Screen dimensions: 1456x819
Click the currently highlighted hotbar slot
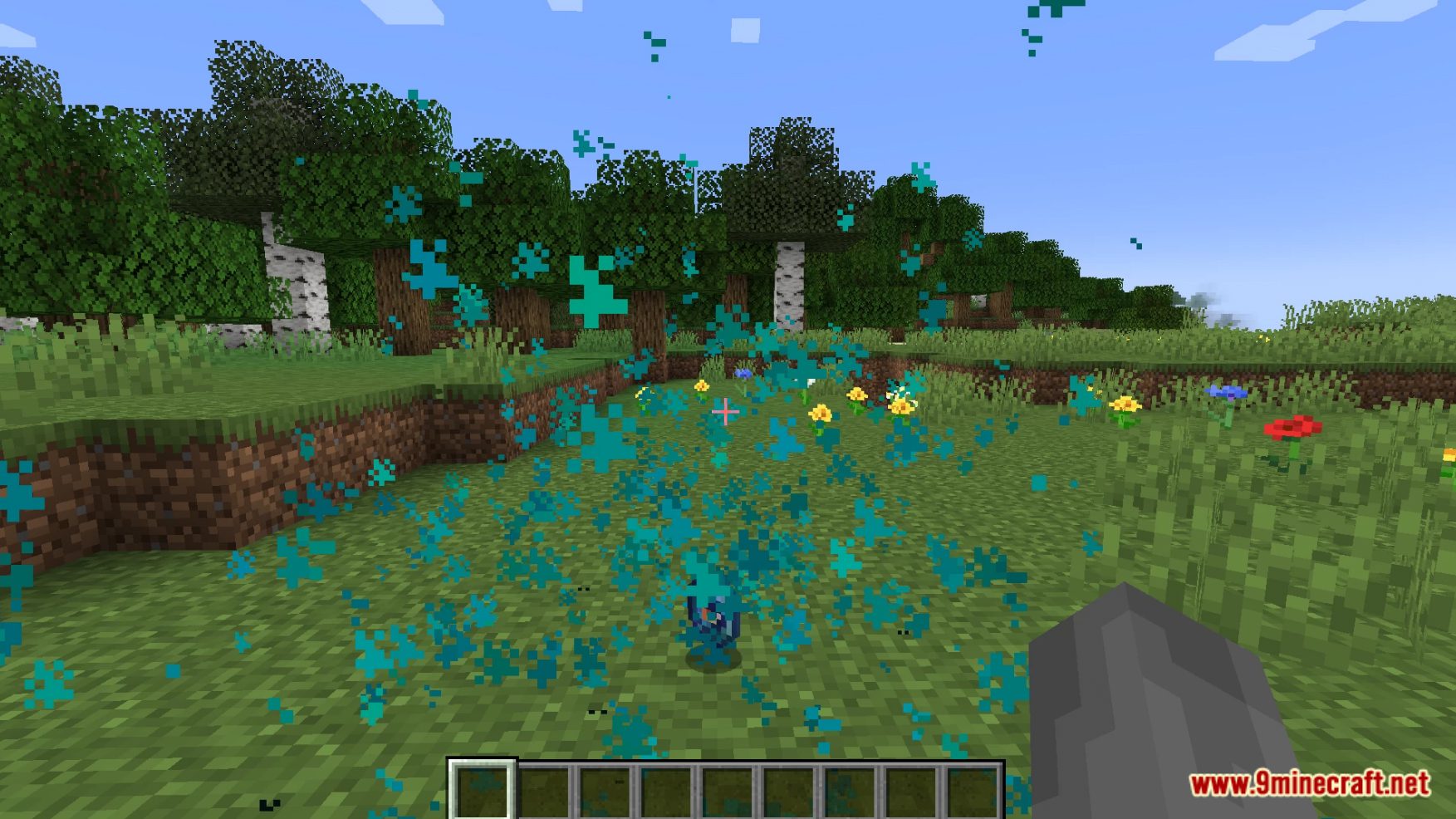(x=482, y=791)
